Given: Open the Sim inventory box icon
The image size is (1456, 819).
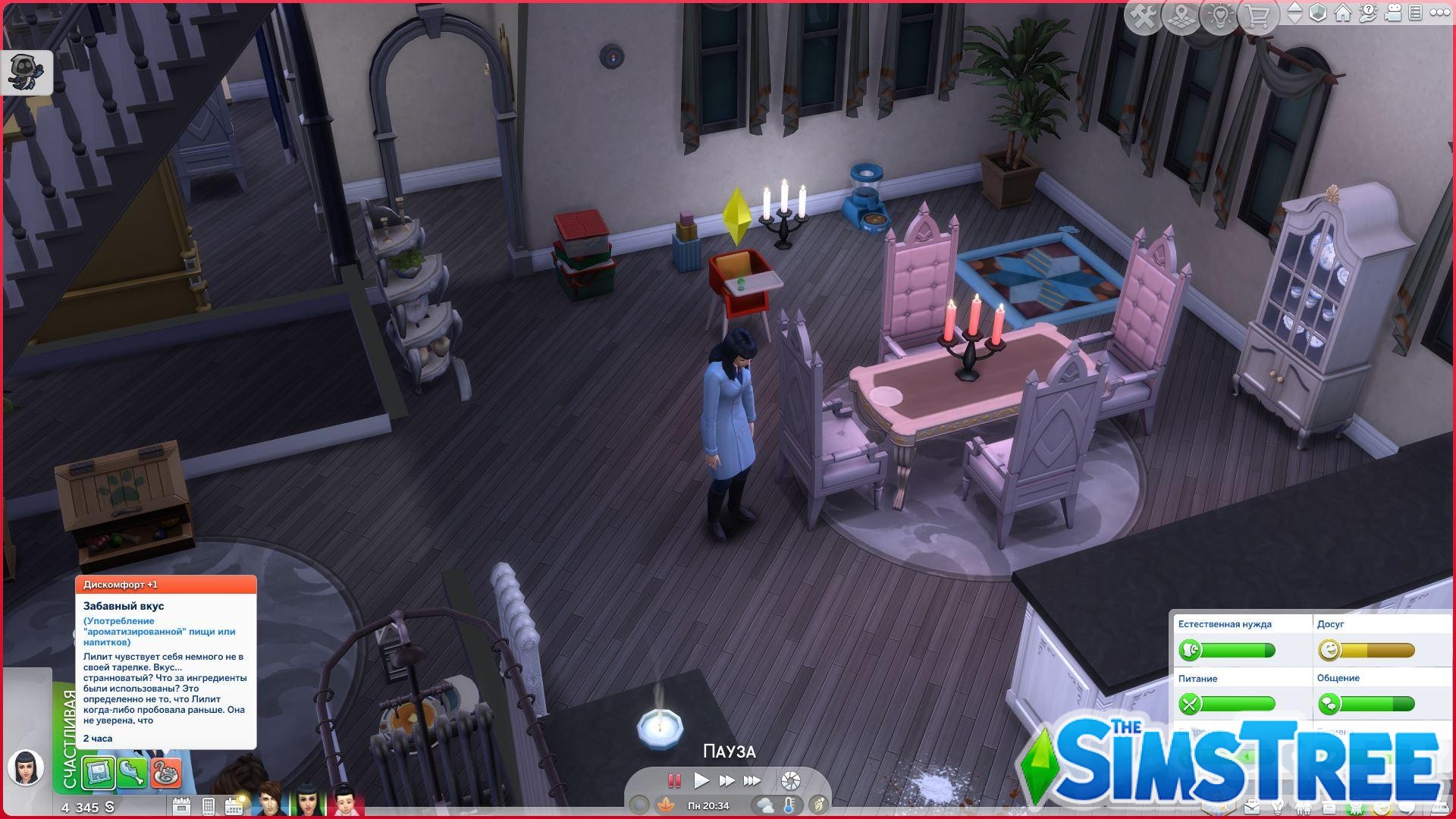Looking at the screenshot, I should [1329, 807].
